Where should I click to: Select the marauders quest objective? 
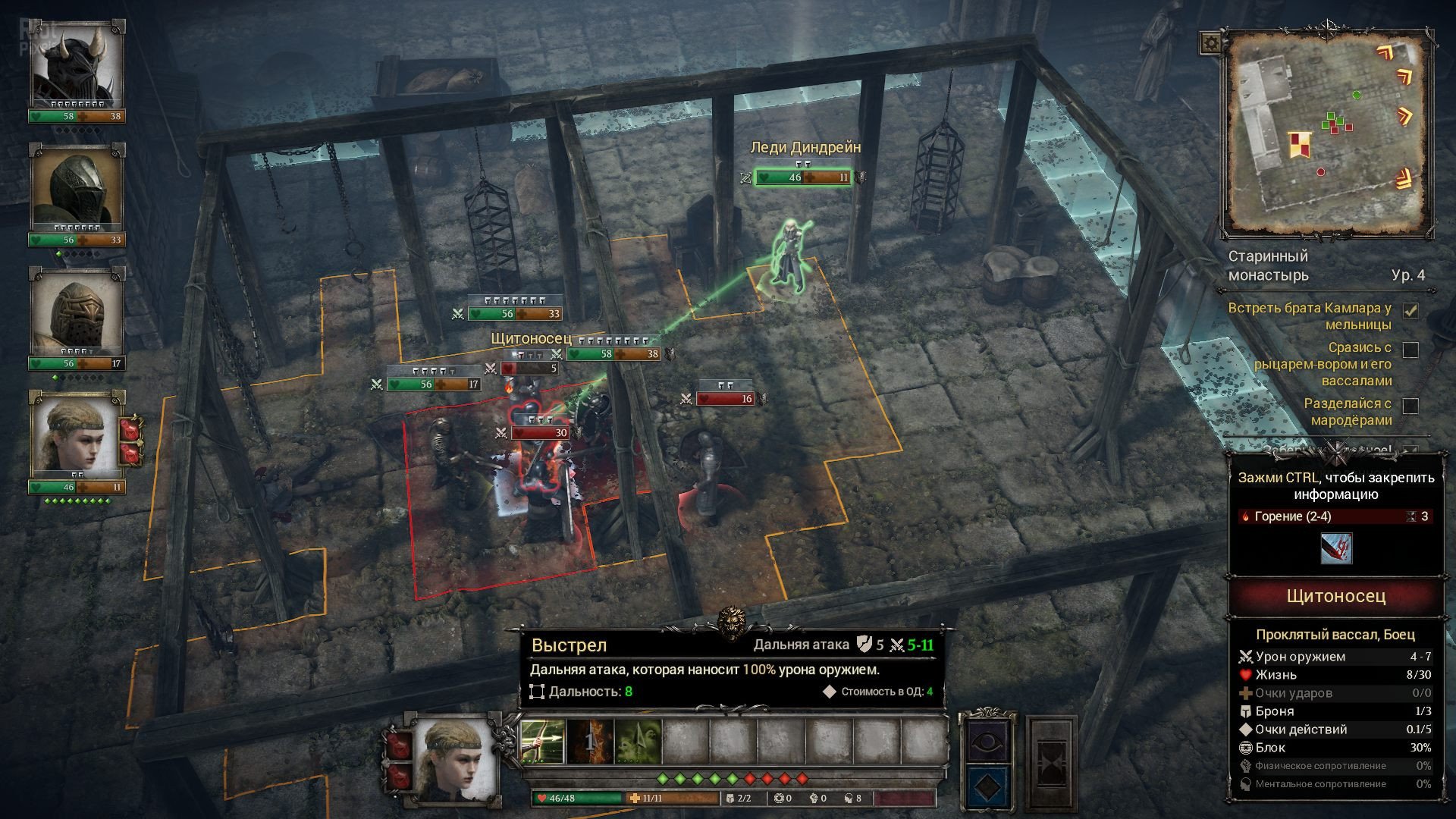coord(1347,412)
